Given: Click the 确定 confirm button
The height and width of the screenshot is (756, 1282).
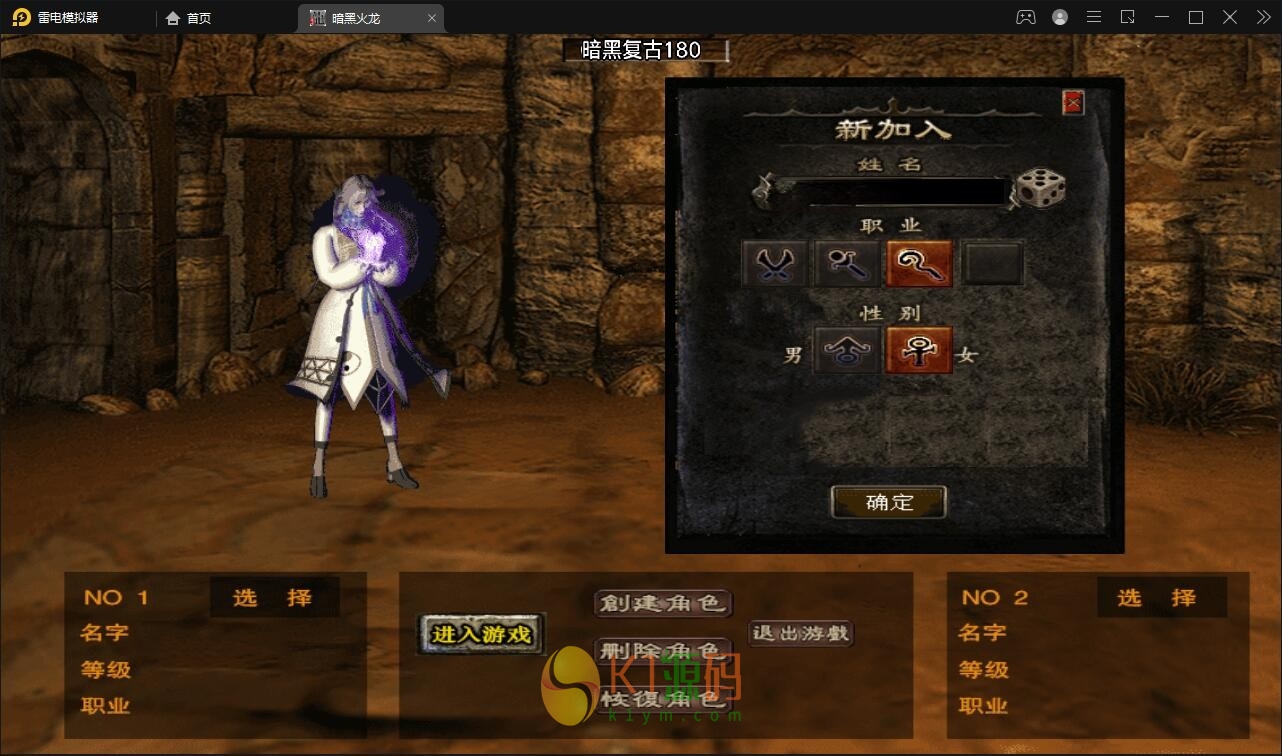Looking at the screenshot, I should 888,502.
